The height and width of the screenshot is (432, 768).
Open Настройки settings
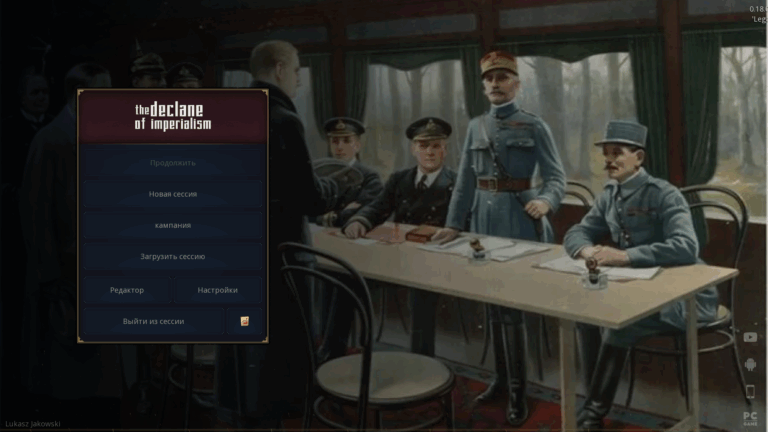pyautogui.click(x=217, y=290)
